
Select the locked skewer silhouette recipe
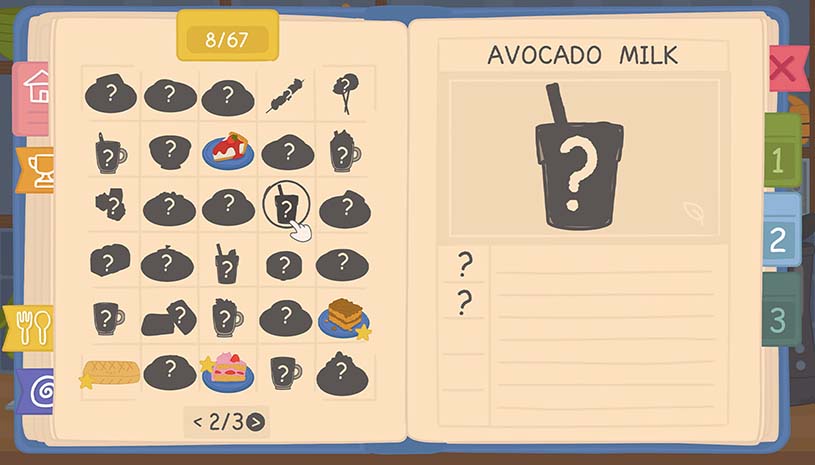[286, 96]
